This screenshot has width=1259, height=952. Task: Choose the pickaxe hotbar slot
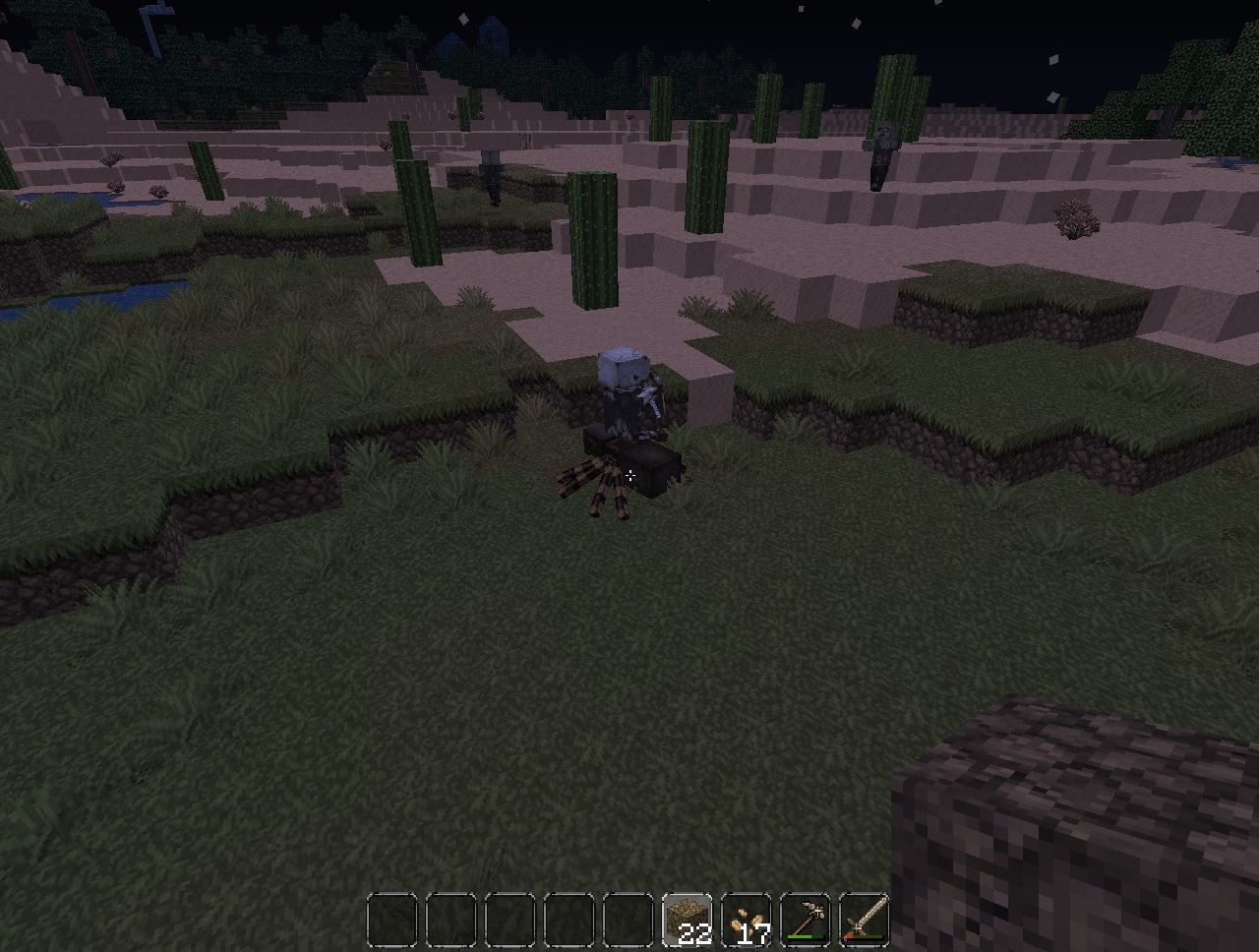806,921
